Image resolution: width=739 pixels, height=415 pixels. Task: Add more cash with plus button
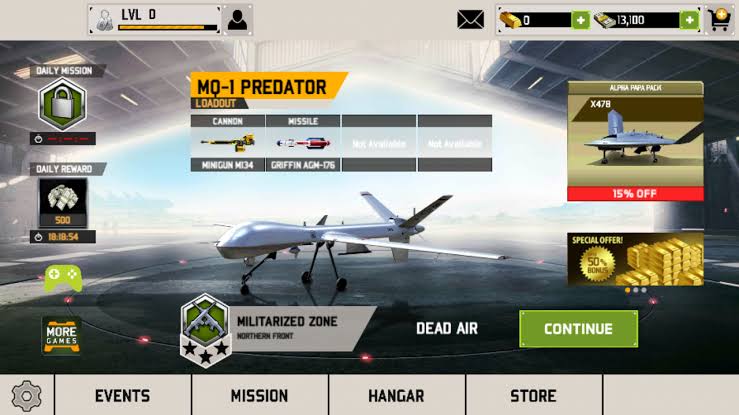(689, 20)
